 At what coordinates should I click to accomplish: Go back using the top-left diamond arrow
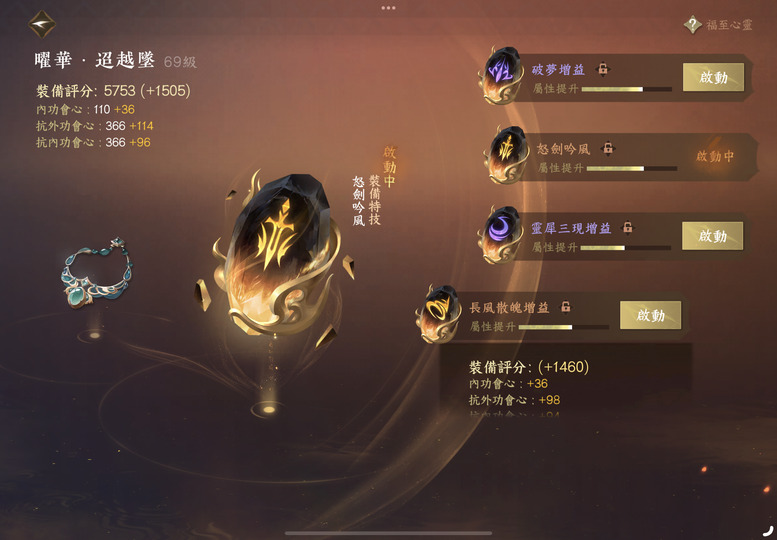42,21
